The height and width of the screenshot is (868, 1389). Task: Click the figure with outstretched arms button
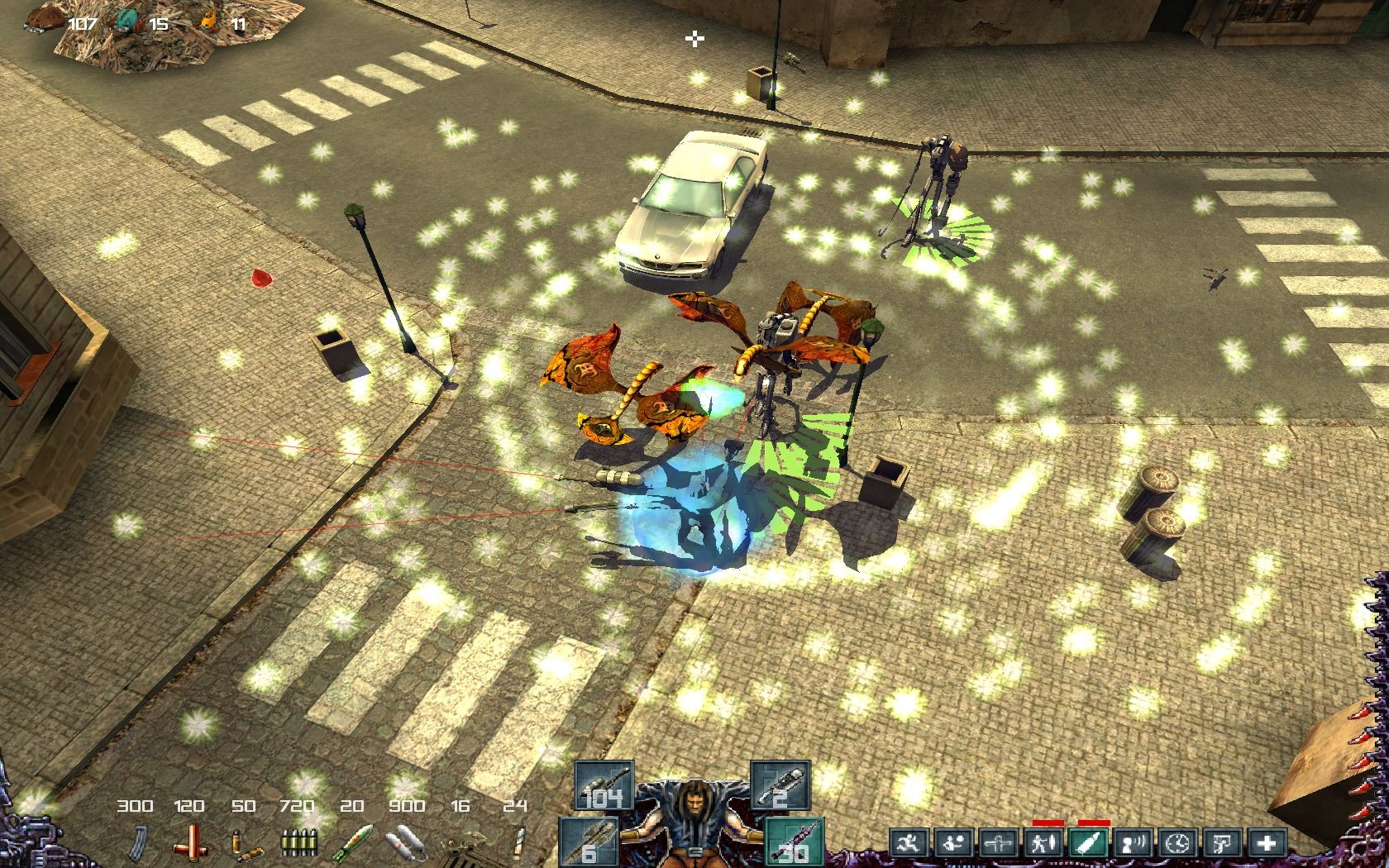(997, 844)
